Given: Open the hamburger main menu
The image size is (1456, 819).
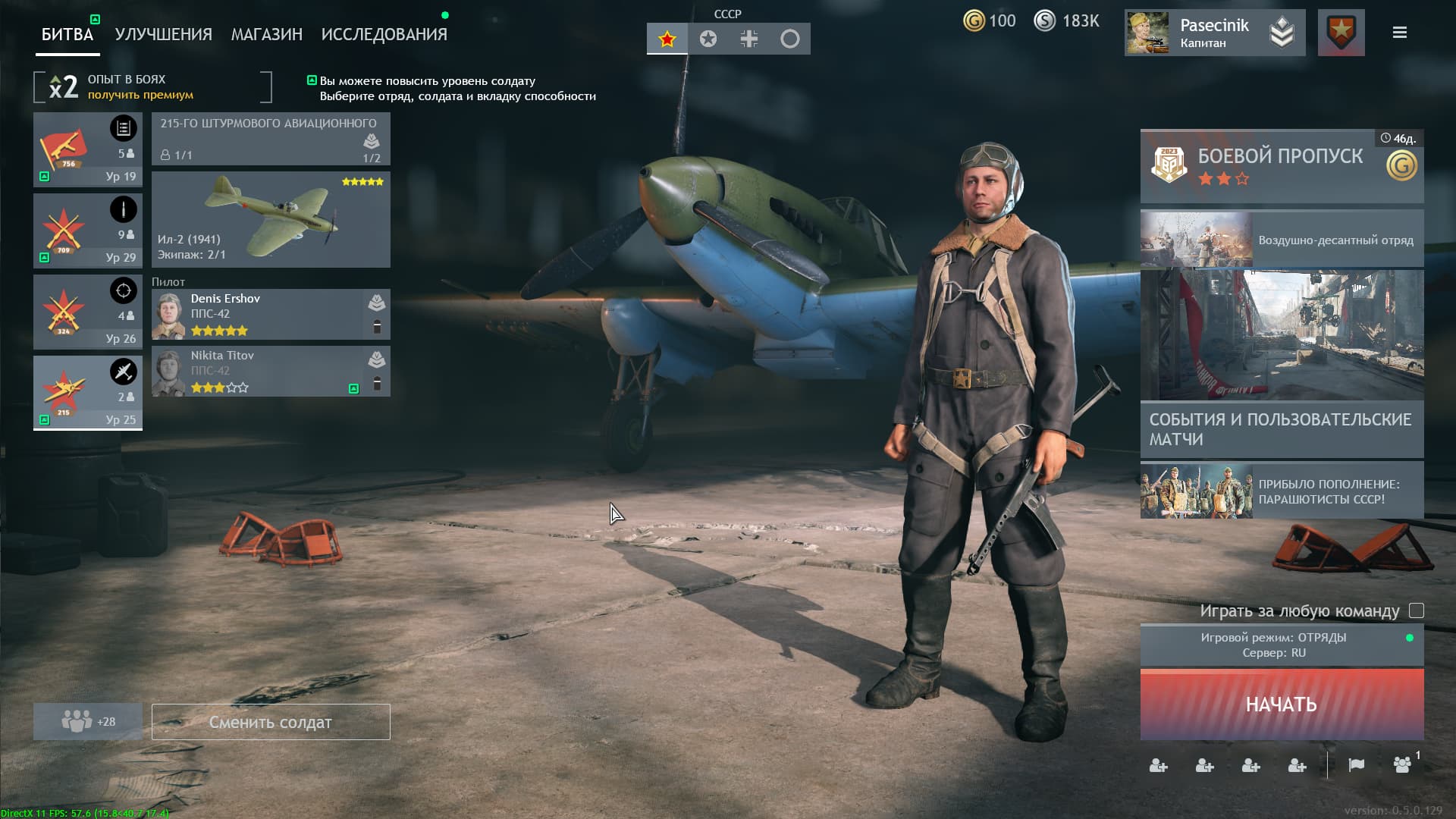Looking at the screenshot, I should click(1399, 33).
